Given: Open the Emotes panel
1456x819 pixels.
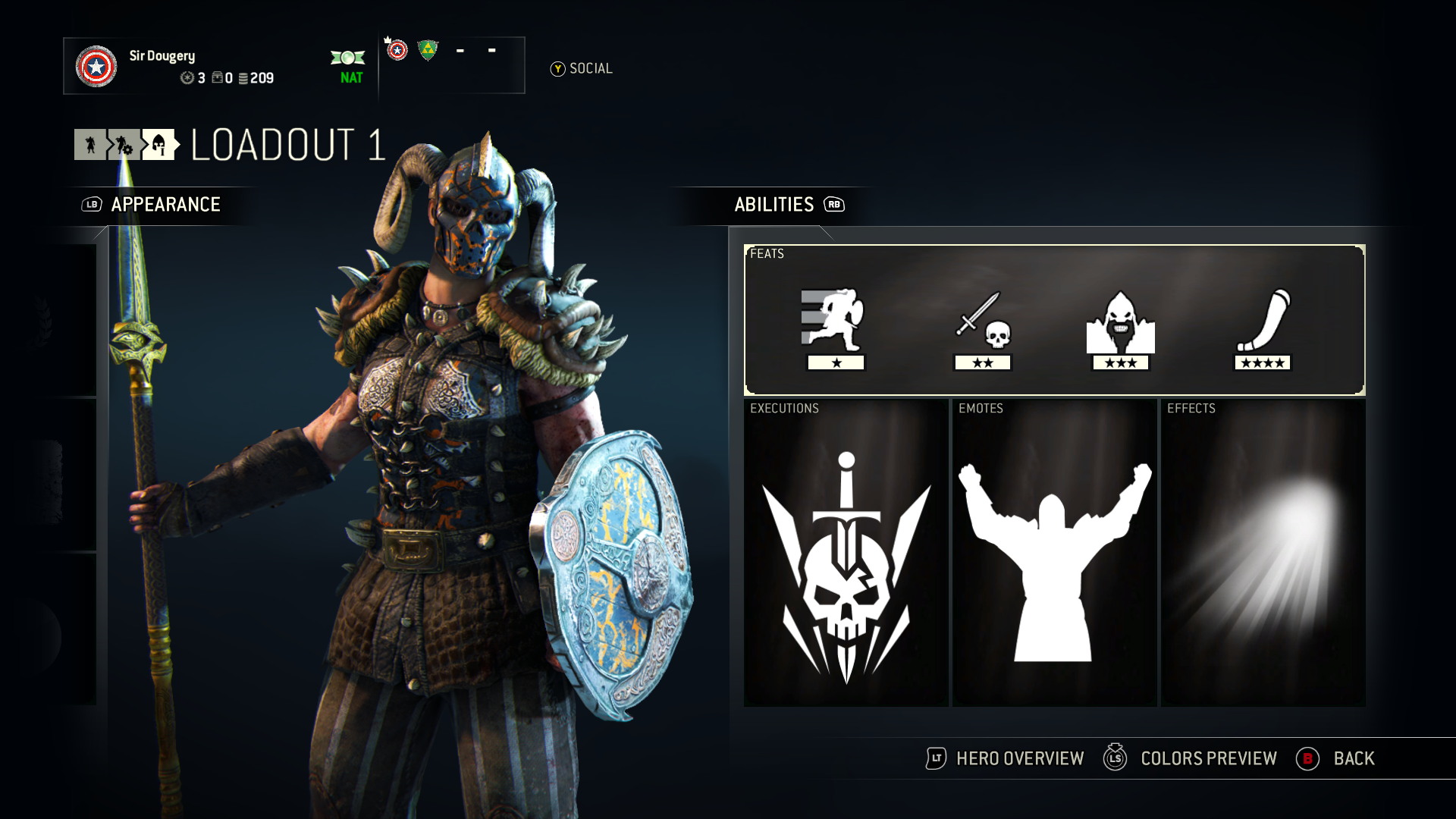Looking at the screenshot, I should click(x=1054, y=554).
